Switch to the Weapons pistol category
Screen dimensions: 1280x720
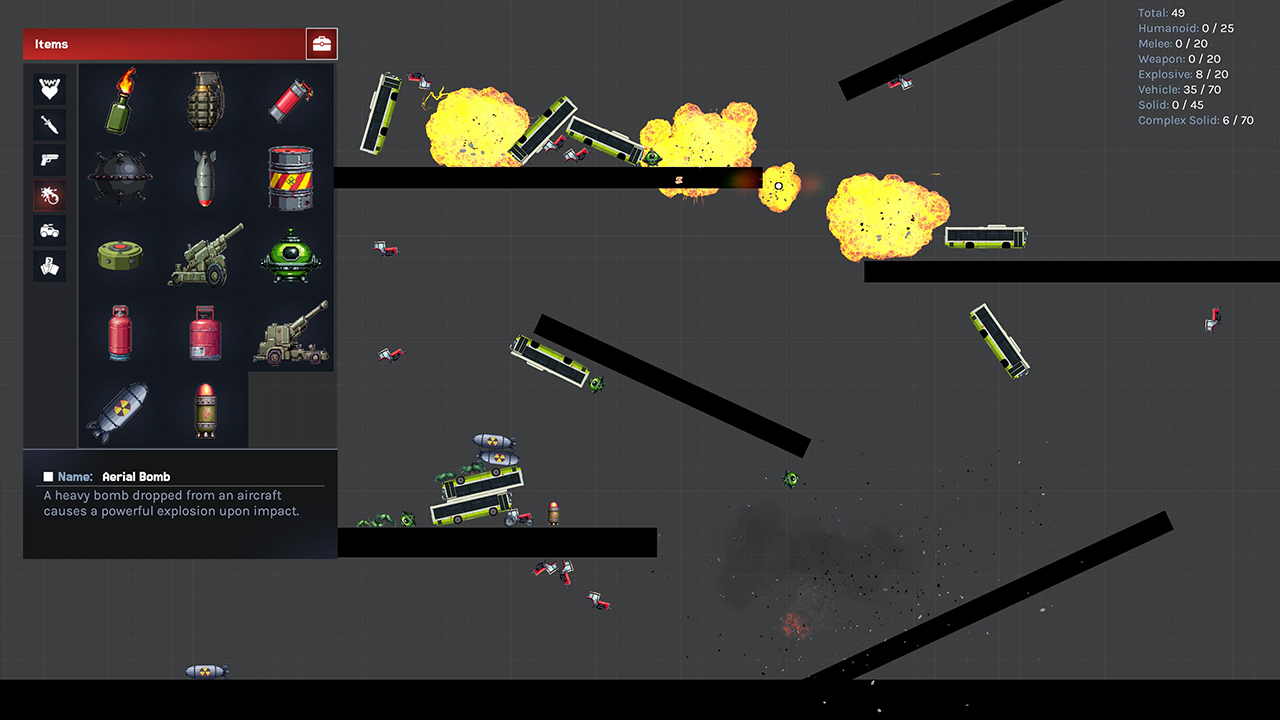[x=49, y=160]
